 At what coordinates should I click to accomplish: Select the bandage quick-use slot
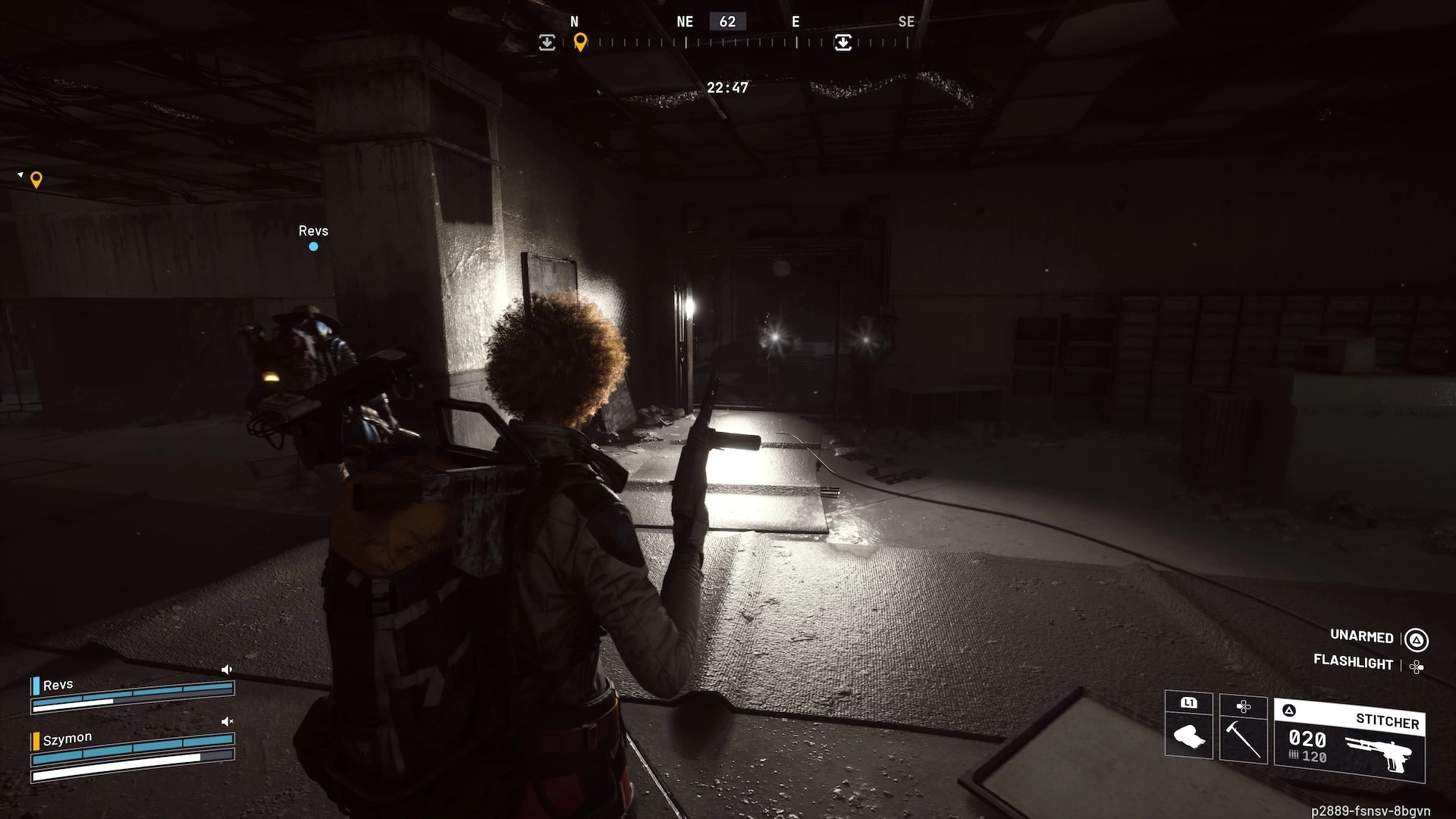coord(1188,726)
